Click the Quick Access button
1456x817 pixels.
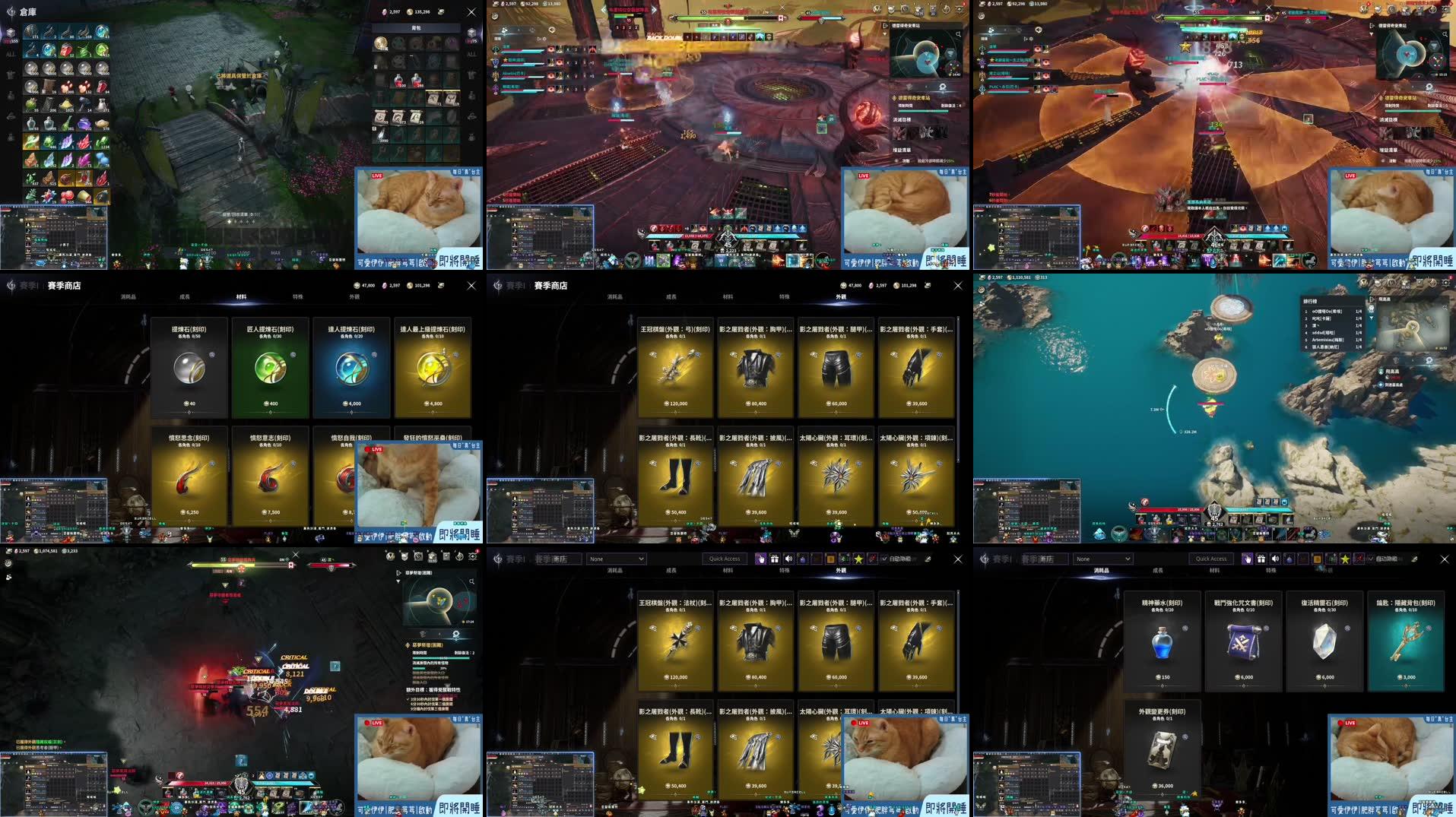coord(725,559)
